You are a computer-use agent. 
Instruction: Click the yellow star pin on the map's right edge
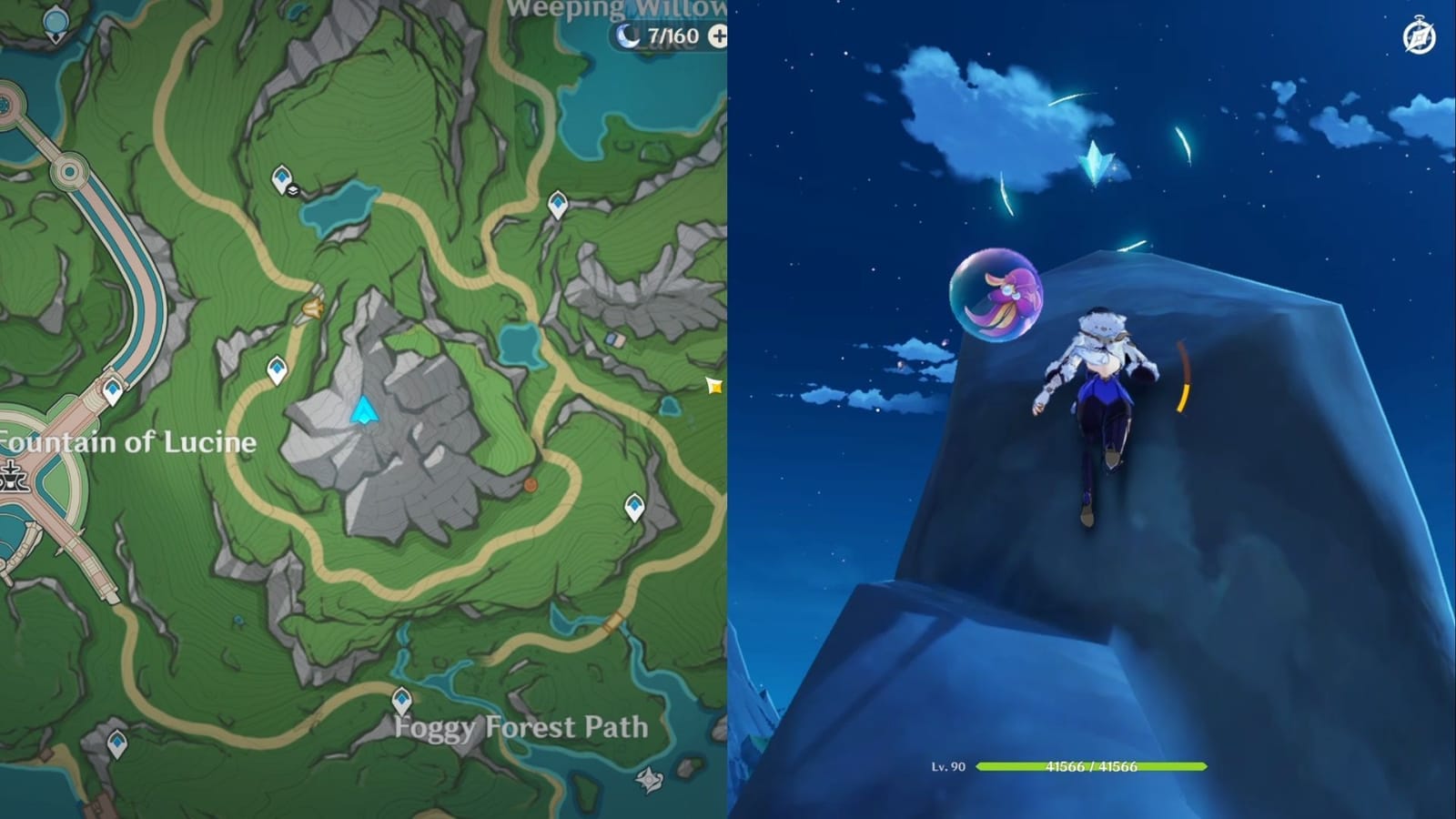click(713, 386)
